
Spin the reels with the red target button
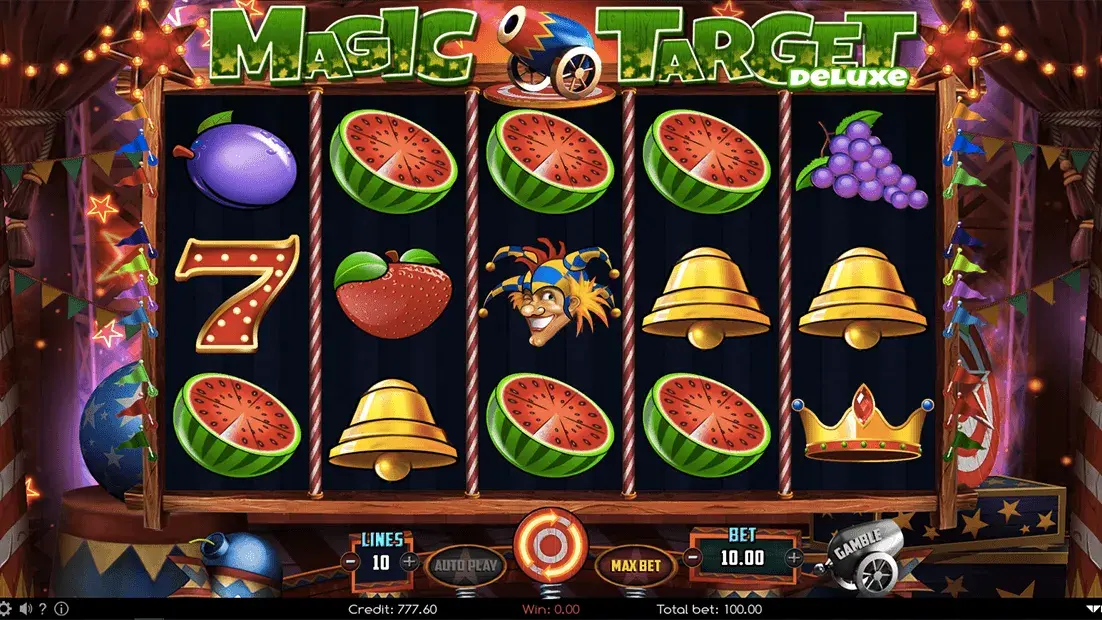tap(549, 546)
